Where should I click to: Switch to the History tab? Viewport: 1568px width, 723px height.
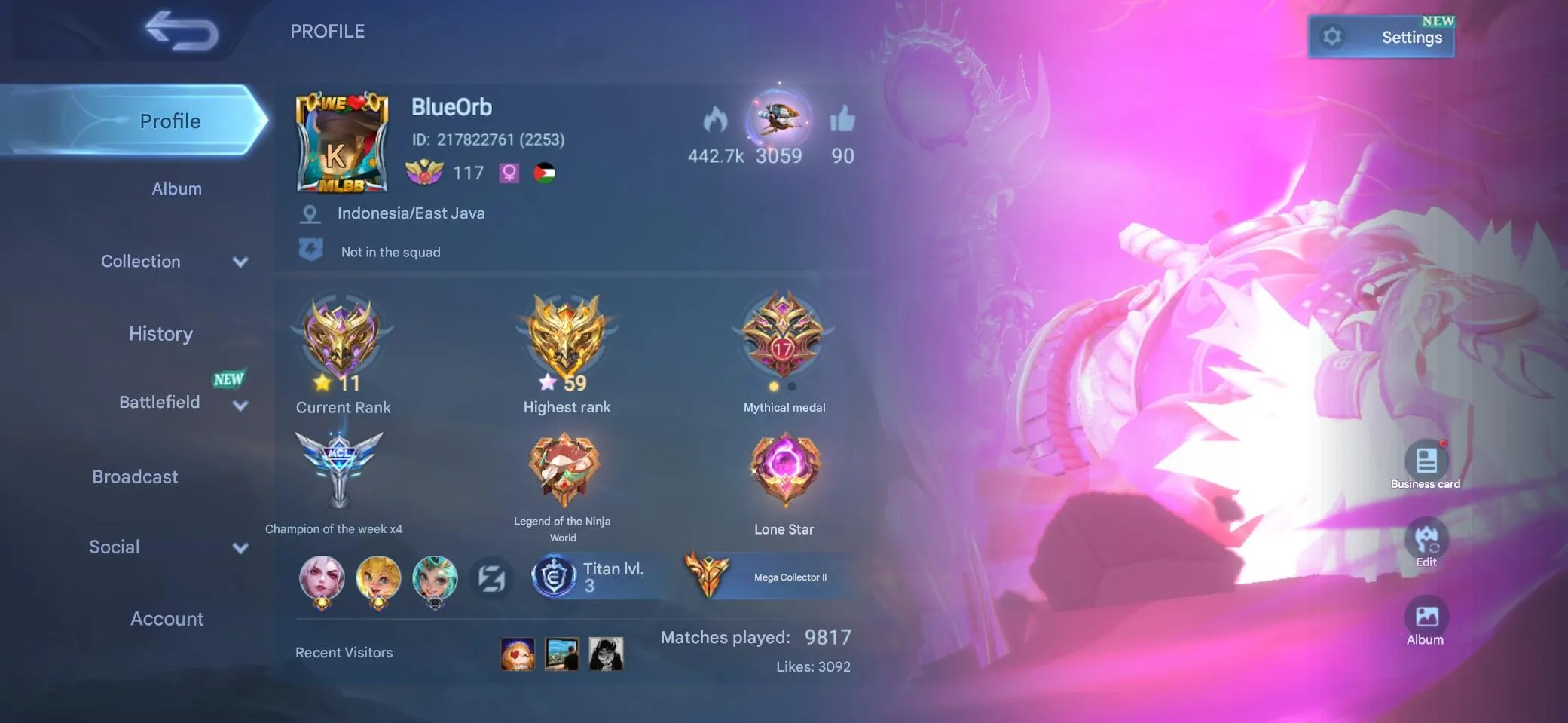click(160, 333)
